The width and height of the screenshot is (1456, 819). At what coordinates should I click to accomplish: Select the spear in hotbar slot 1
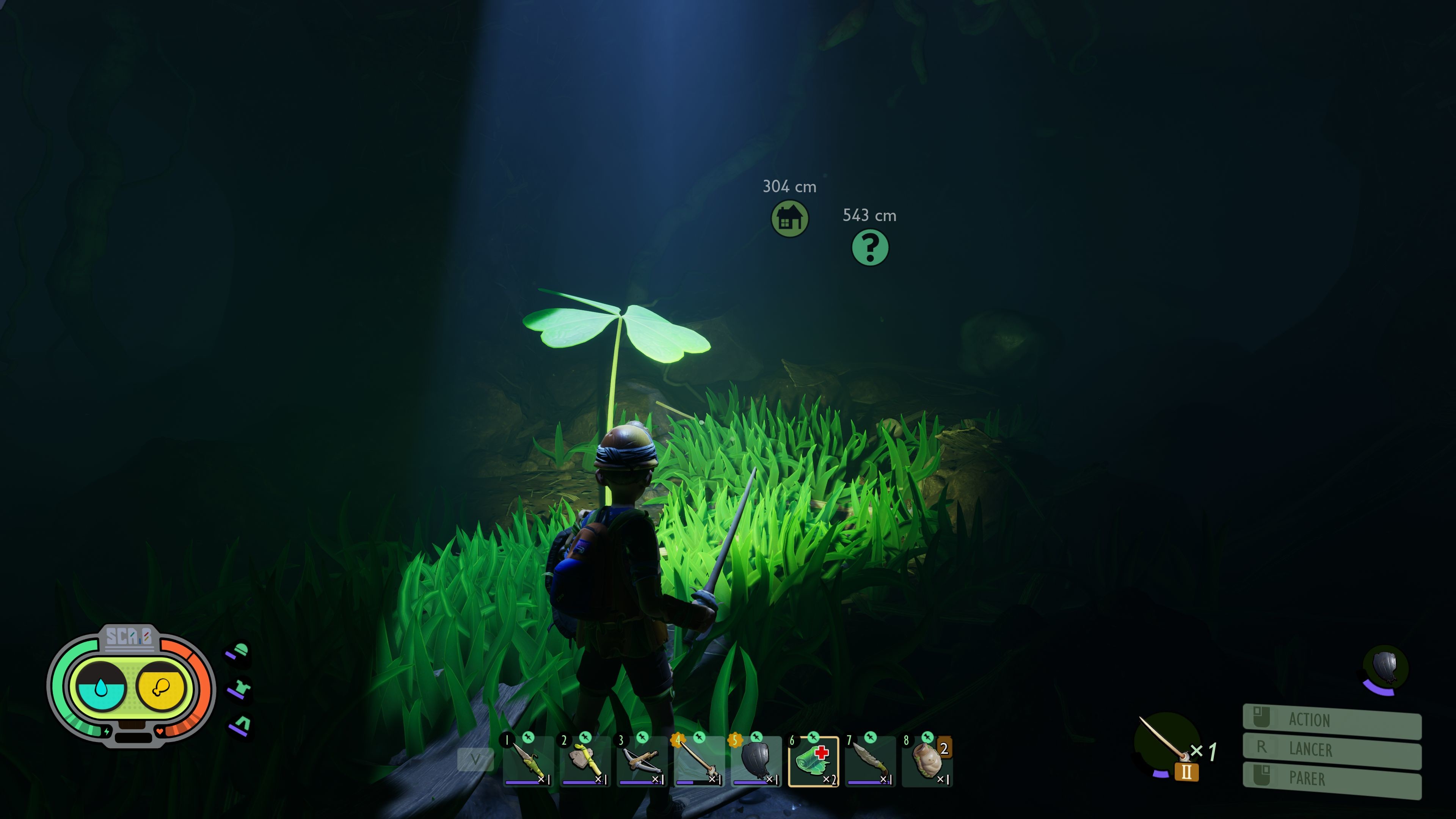(528, 761)
